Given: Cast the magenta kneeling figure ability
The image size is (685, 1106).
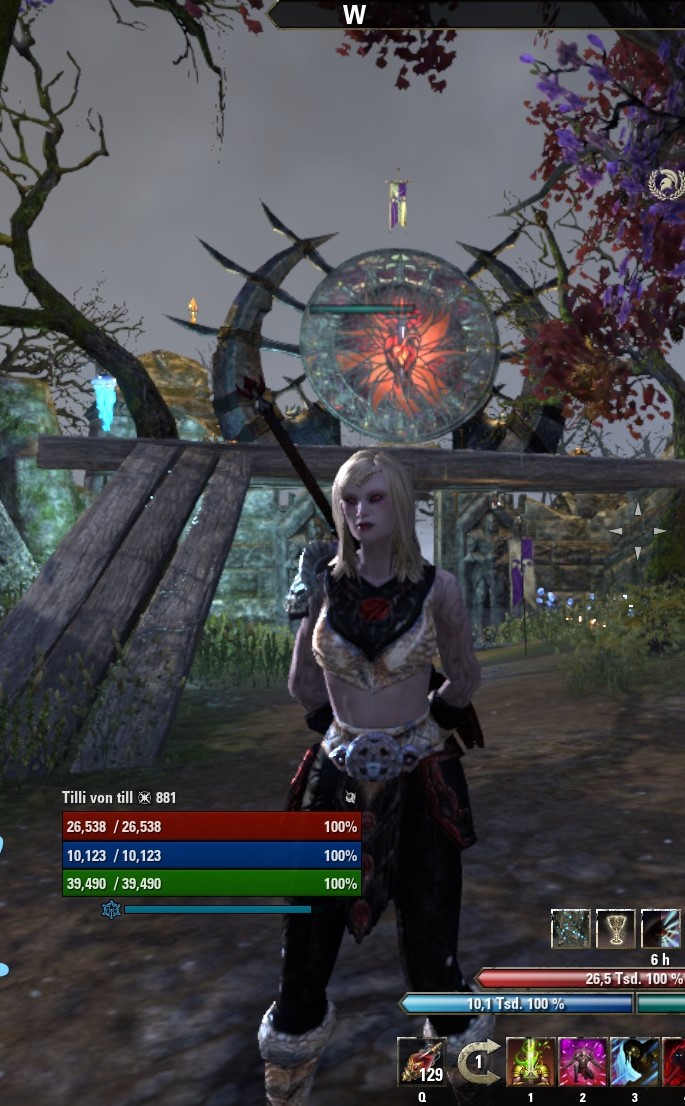Looking at the screenshot, I should 583,1061.
